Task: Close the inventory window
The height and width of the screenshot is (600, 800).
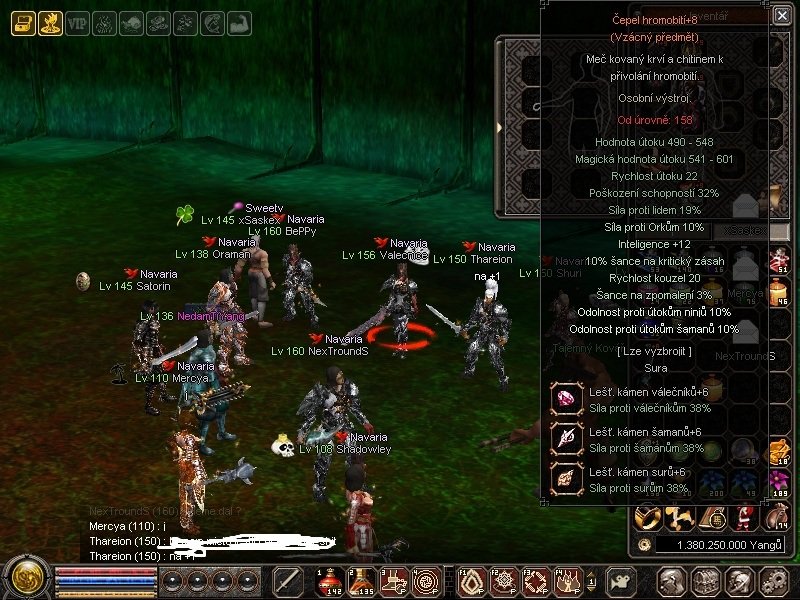Action: click(x=781, y=15)
